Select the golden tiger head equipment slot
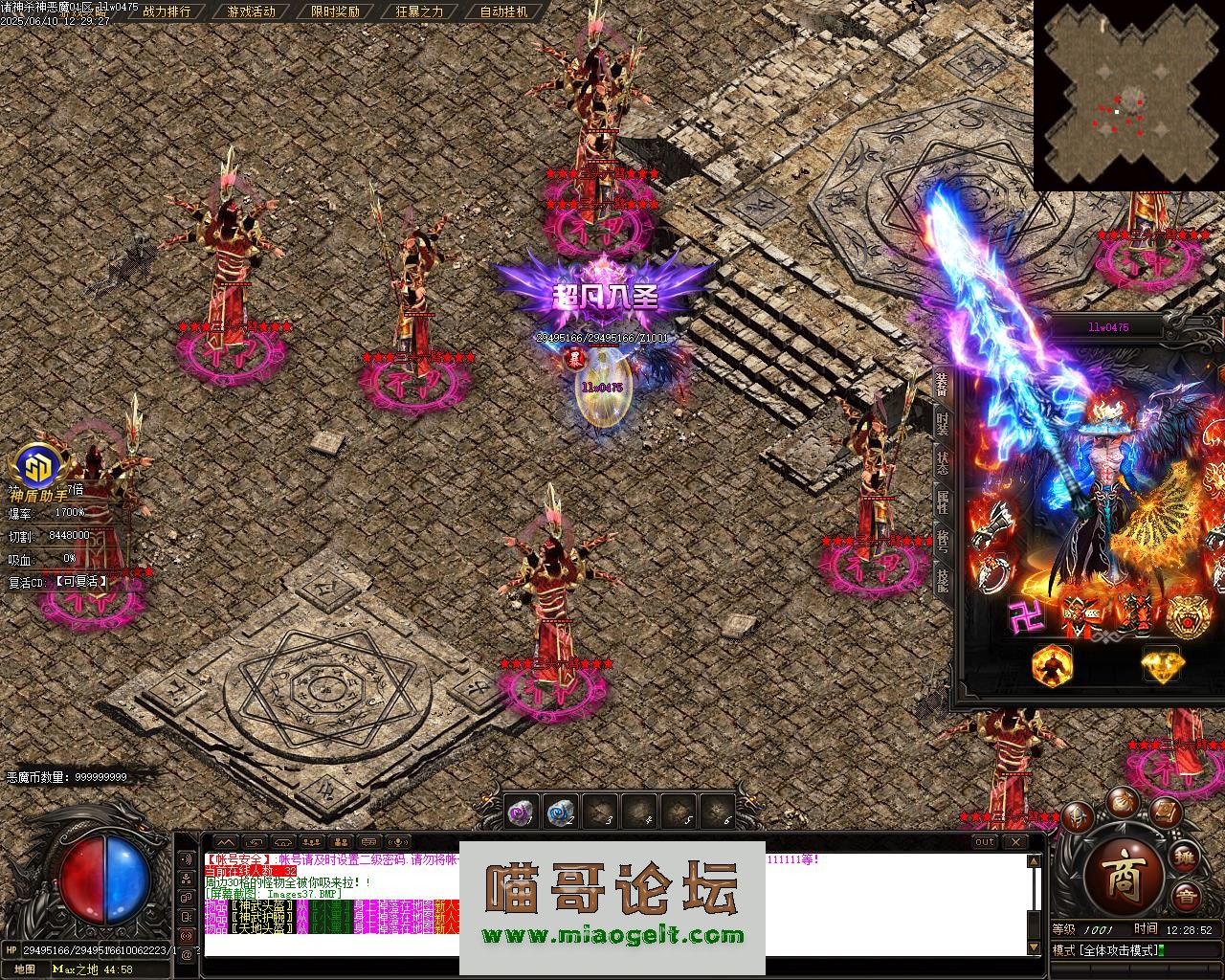Image resolution: width=1225 pixels, height=980 pixels. coord(1187,613)
